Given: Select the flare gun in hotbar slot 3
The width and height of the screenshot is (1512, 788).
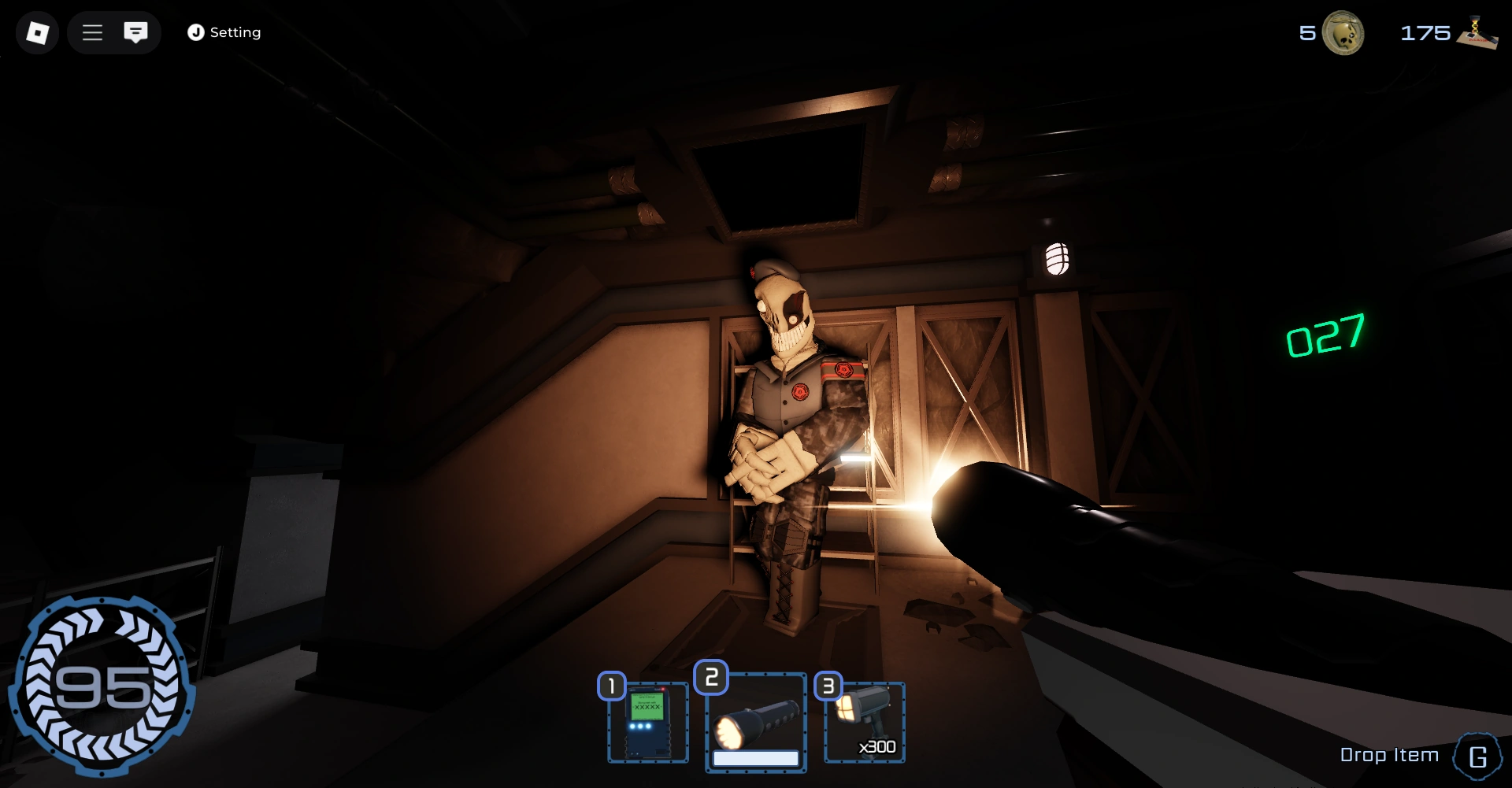Looking at the screenshot, I should point(864,718).
